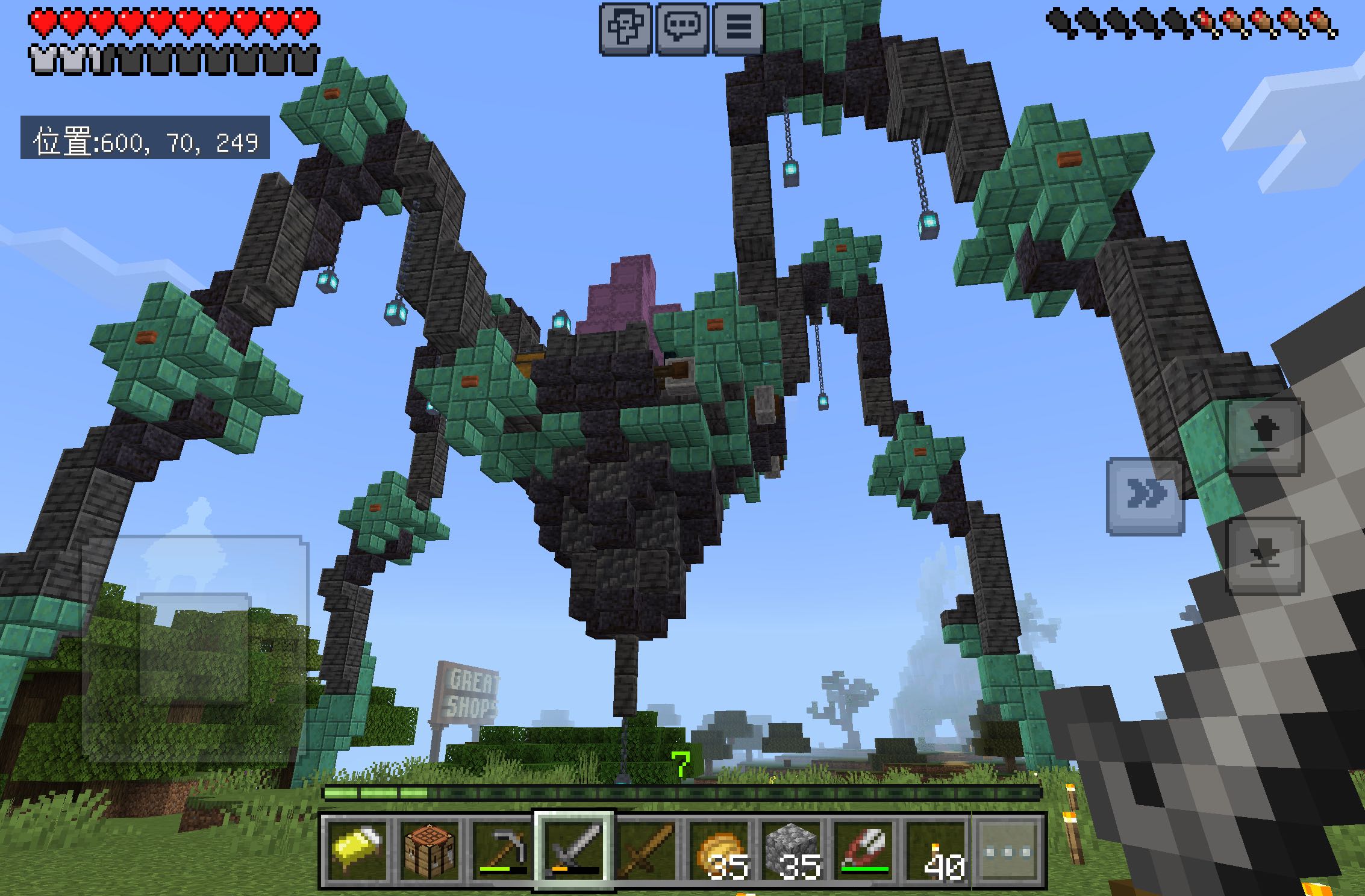
Task: Select the red and white tool slot
Action: (864, 850)
